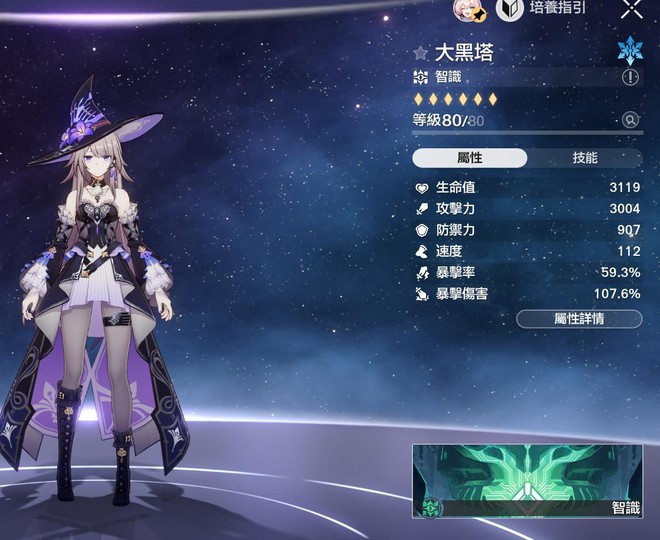
Task: Switch to the 技能 skills tab
Action: [585, 158]
